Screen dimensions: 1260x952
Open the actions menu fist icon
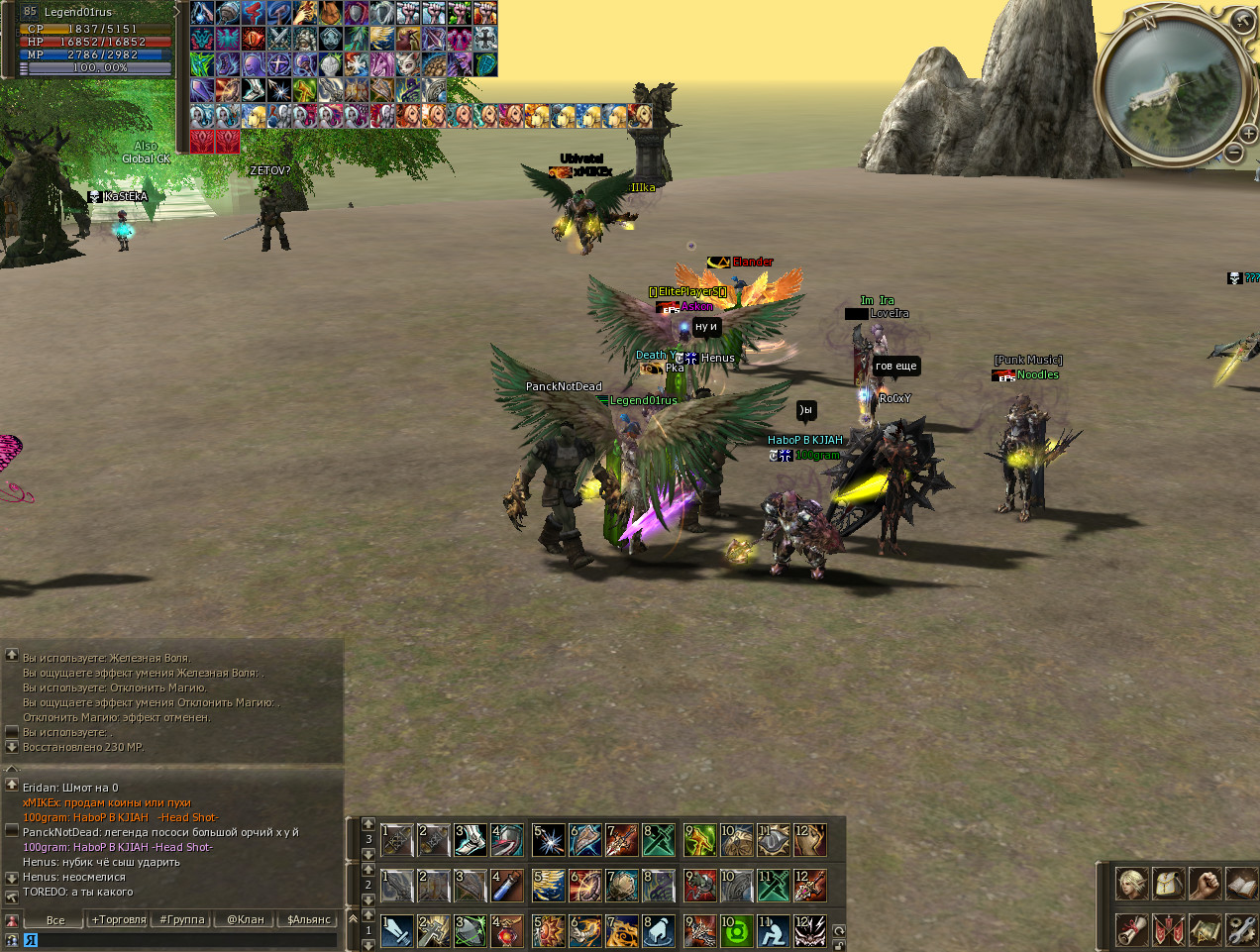(x=1205, y=884)
